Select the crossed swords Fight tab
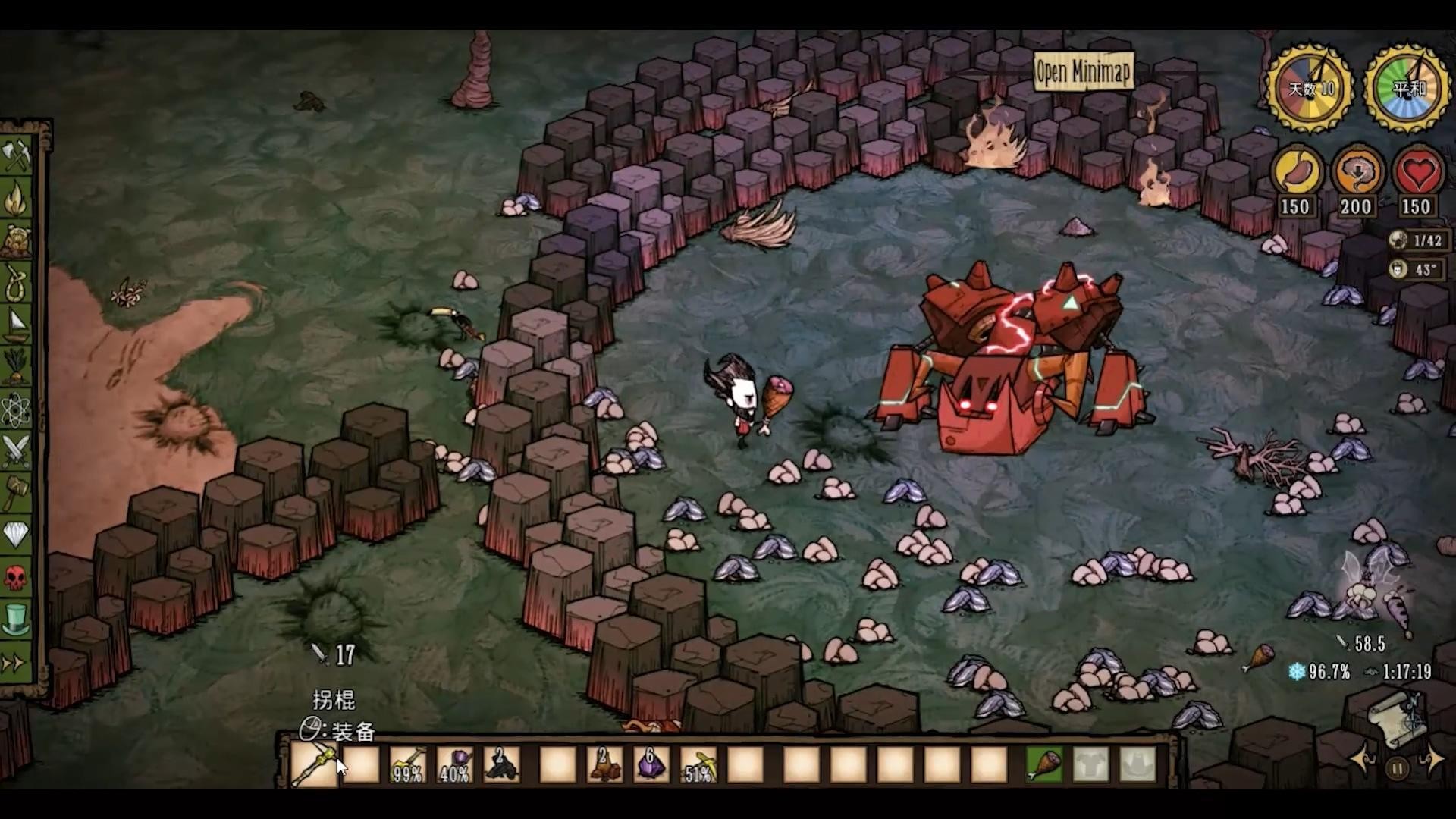Image resolution: width=1456 pixels, height=819 pixels. tap(17, 451)
